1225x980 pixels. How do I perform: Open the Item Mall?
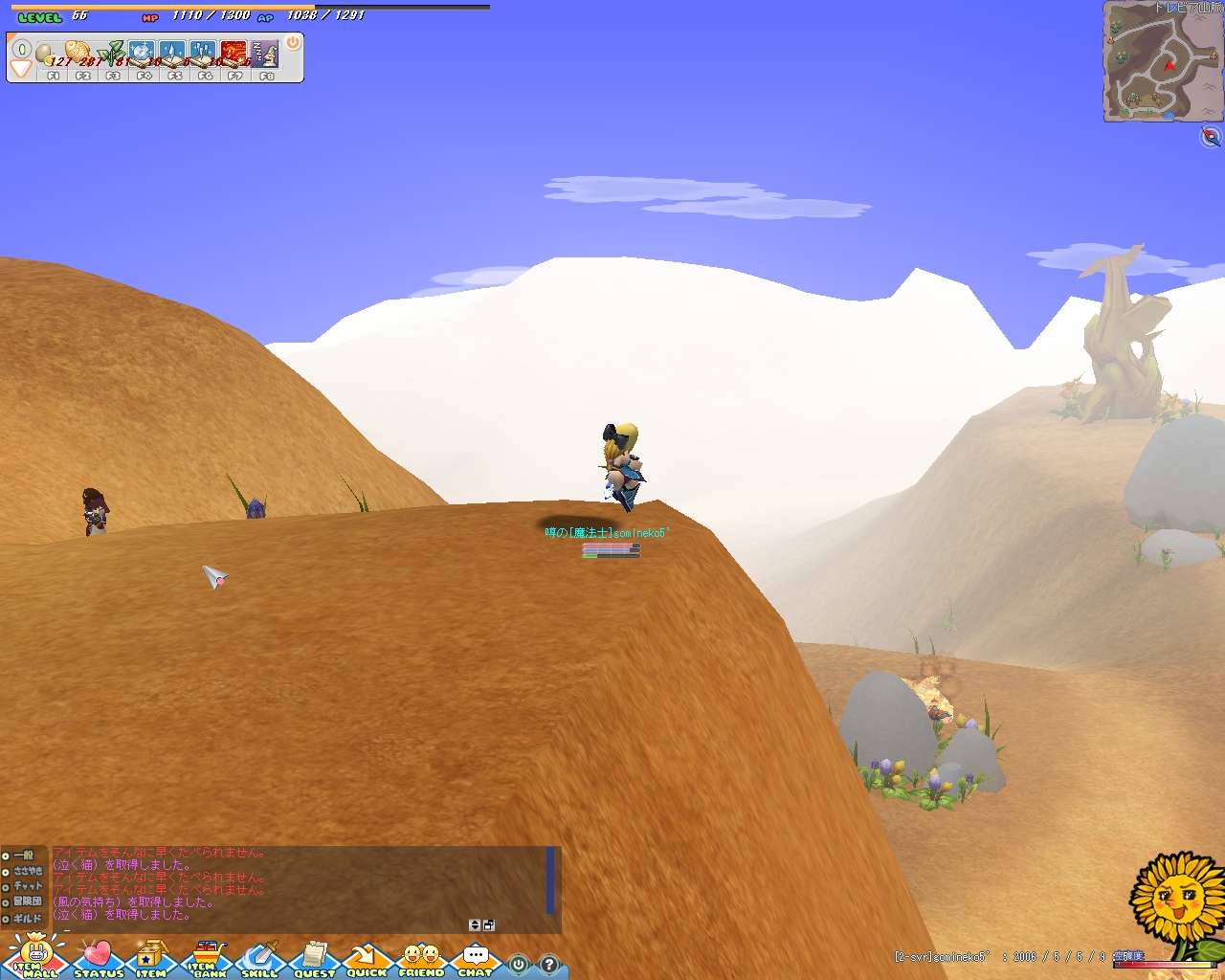click(x=34, y=959)
